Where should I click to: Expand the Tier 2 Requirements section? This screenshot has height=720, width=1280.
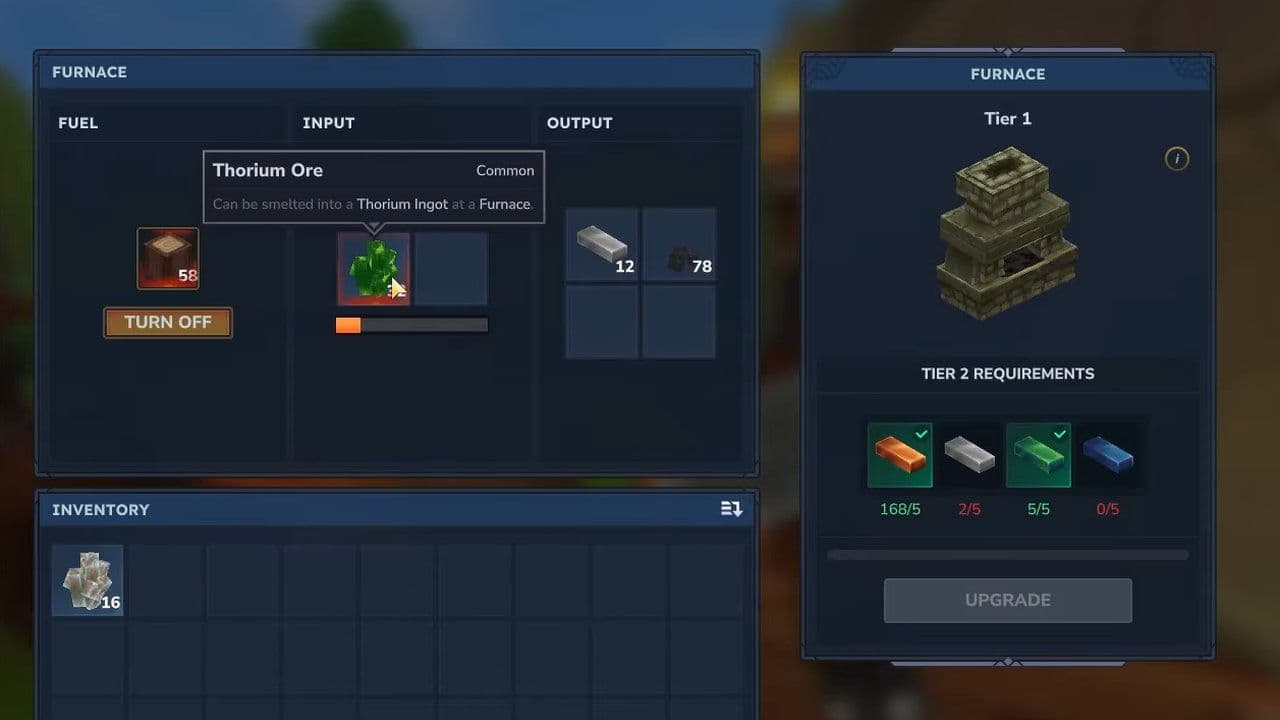pyautogui.click(x=1007, y=373)
